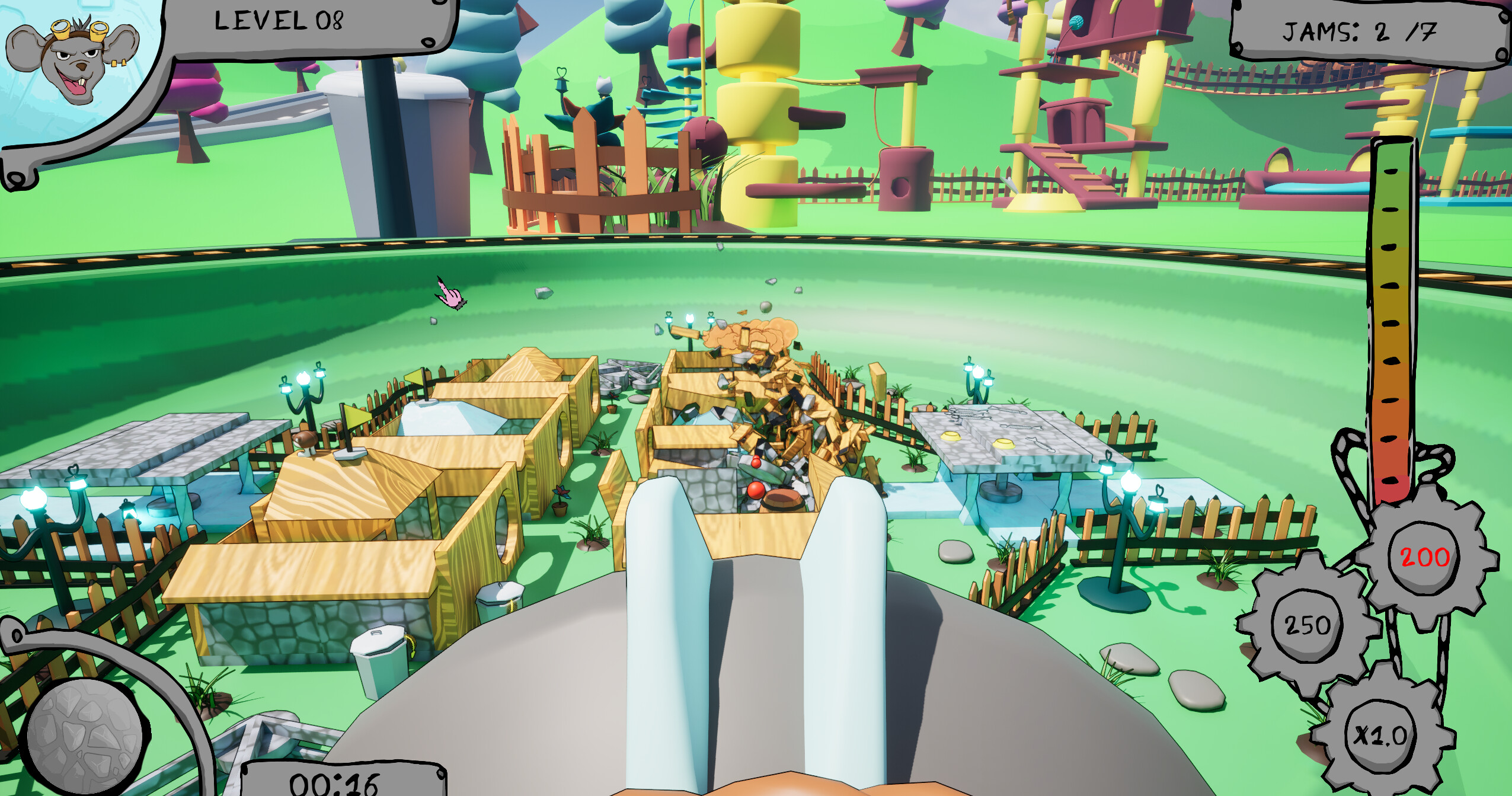Image resolution: width=1512 pixels, height=796 pixels.
Task: Select the brown jam pot among the rubble
Action: (781, 500)
